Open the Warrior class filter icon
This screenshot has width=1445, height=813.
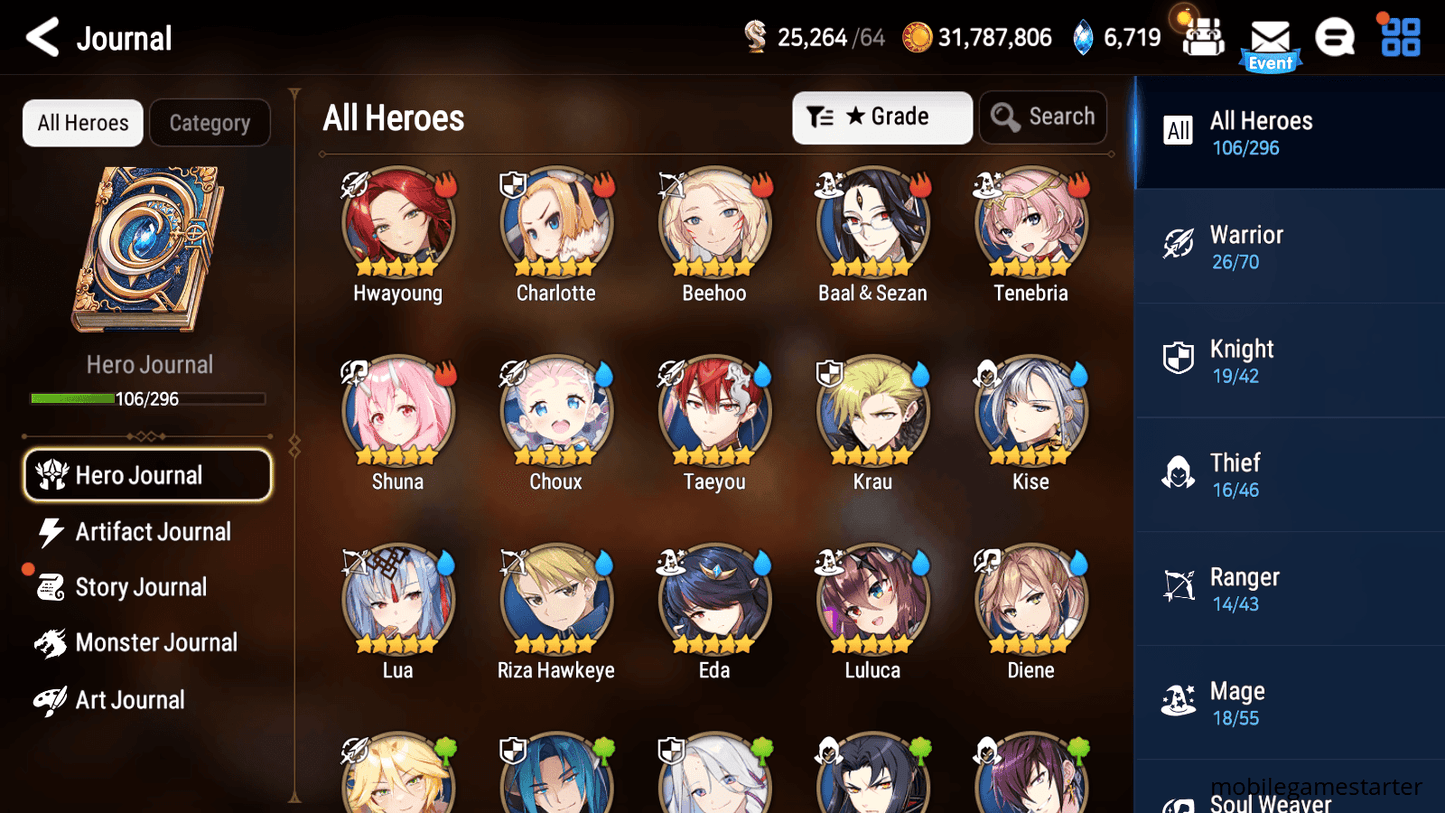(x=1180, y=245)
